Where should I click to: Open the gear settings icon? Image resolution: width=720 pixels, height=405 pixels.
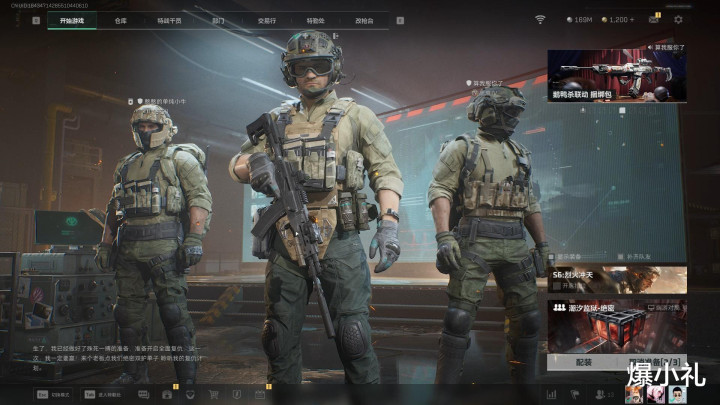click(678, 19)
